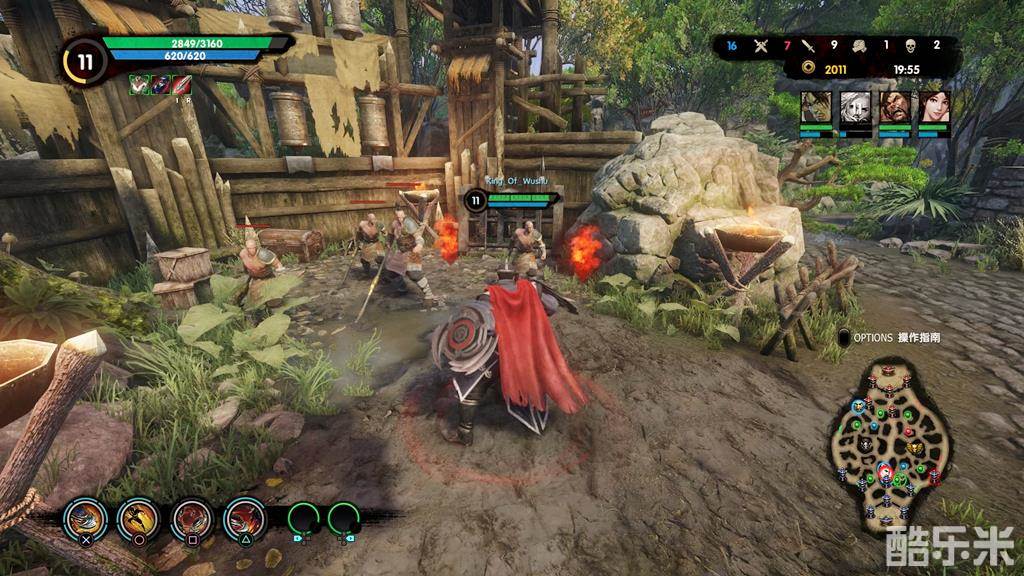Viewport: 1024px width, 576px height.
Task: Choose the bearded warrior teammate portrait
Action: [895, 108]
